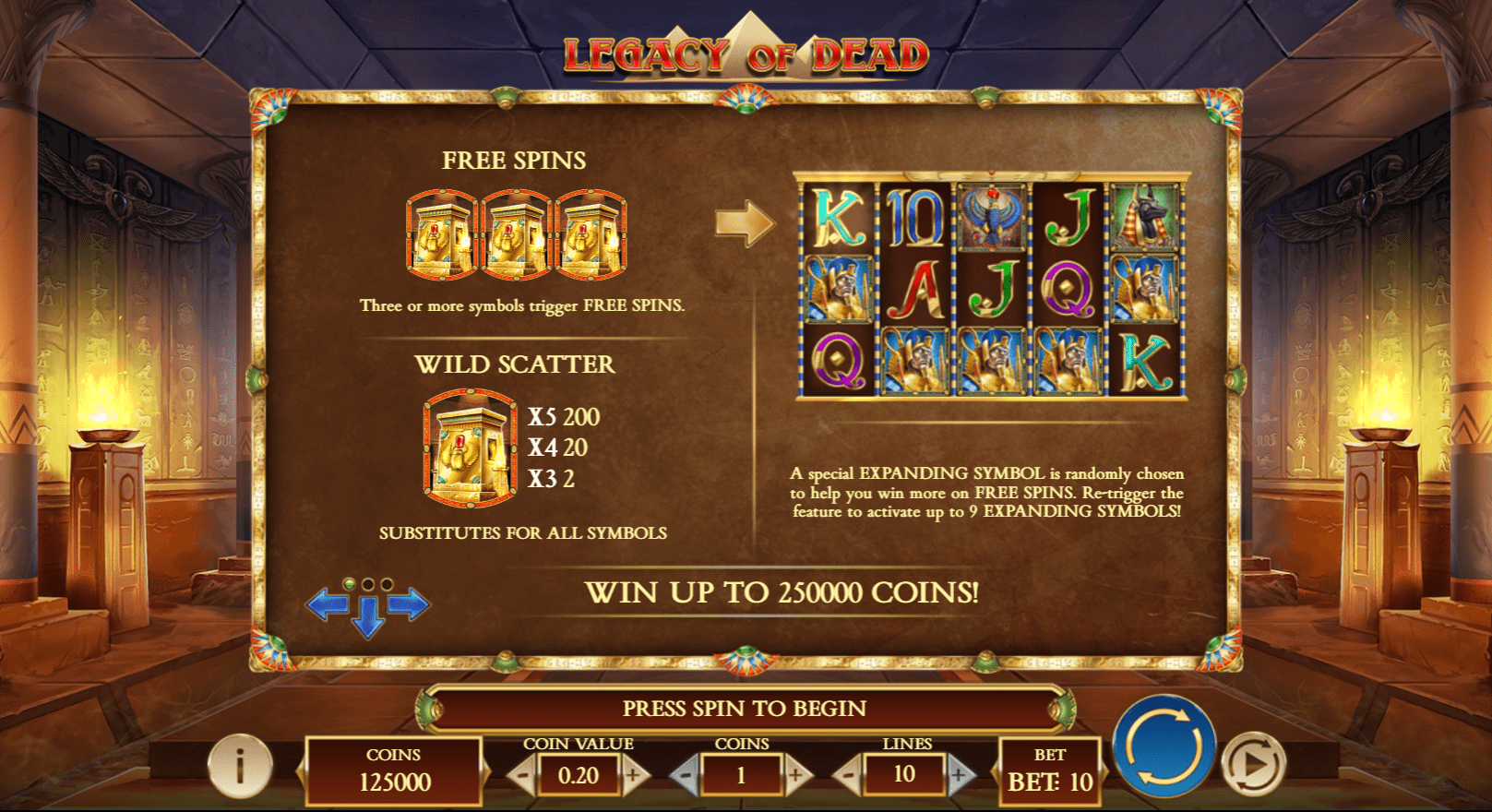Decrease the coin value
The image size is (1492, 812).
pyautogui.click(x=522, y=776)
